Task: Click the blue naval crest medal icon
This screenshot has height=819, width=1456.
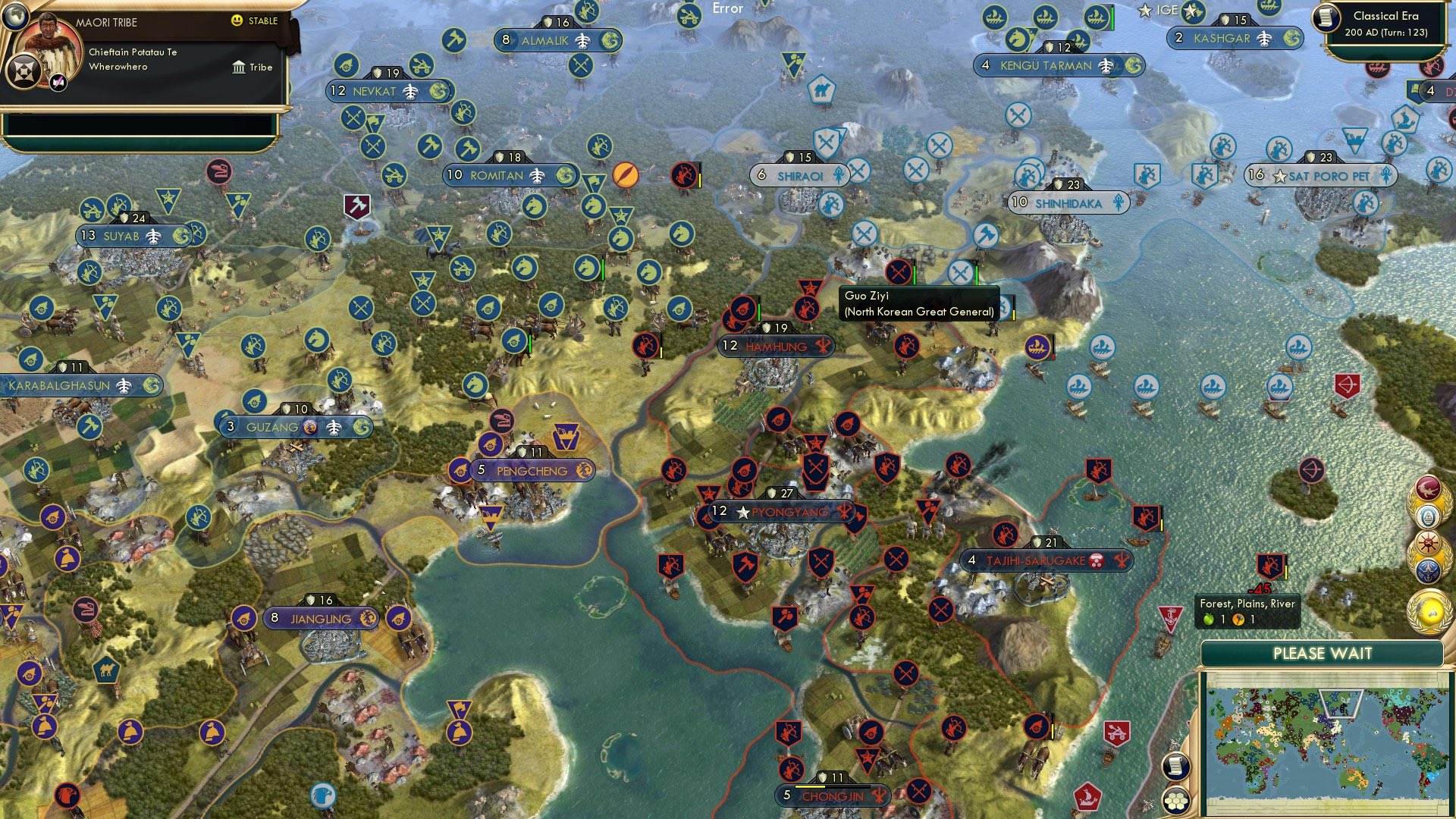Action: [1428, 570]
